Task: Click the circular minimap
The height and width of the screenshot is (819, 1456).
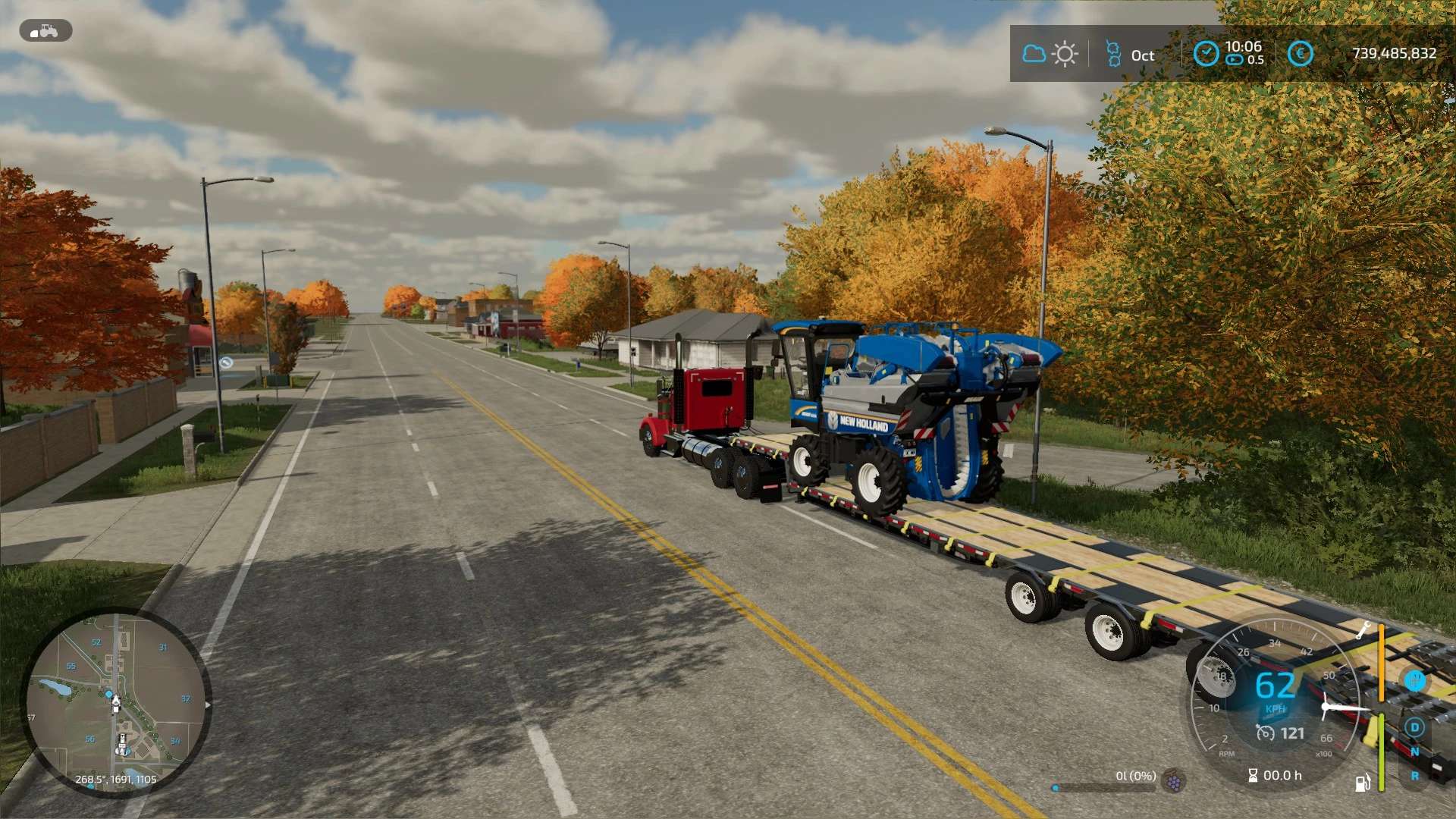Action: point(115,703)
